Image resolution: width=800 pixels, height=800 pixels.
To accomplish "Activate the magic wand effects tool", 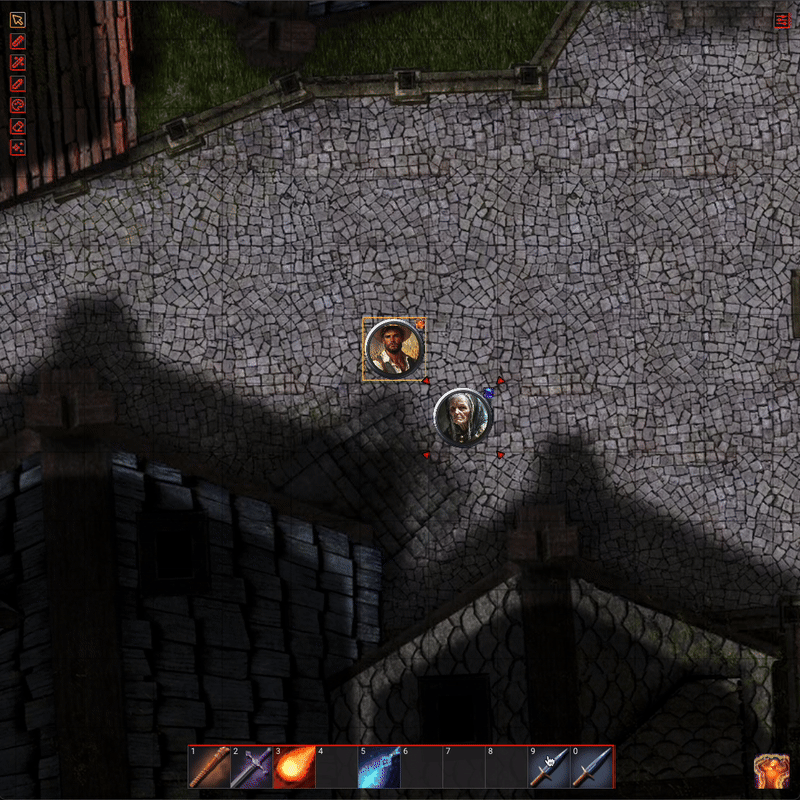I will (x=17, y=62).
